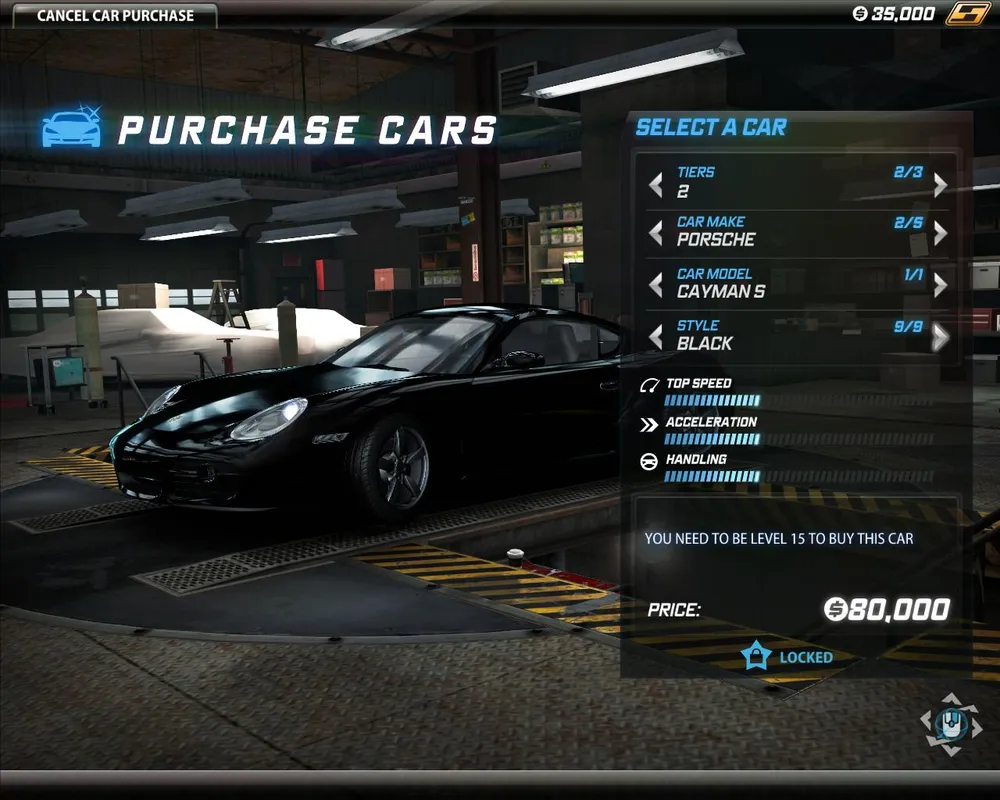Open the SpeedBoost icon beside cash
This screenshot has width=1000, height=800.
967,14
